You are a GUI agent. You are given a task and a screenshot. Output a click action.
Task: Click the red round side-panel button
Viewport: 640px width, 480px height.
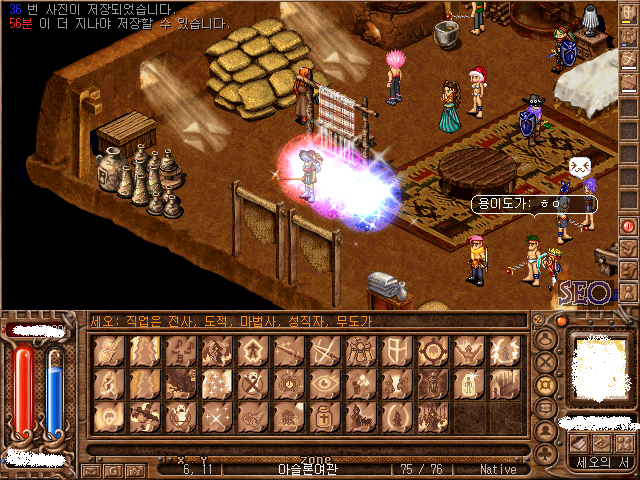[x=629, y=226]
